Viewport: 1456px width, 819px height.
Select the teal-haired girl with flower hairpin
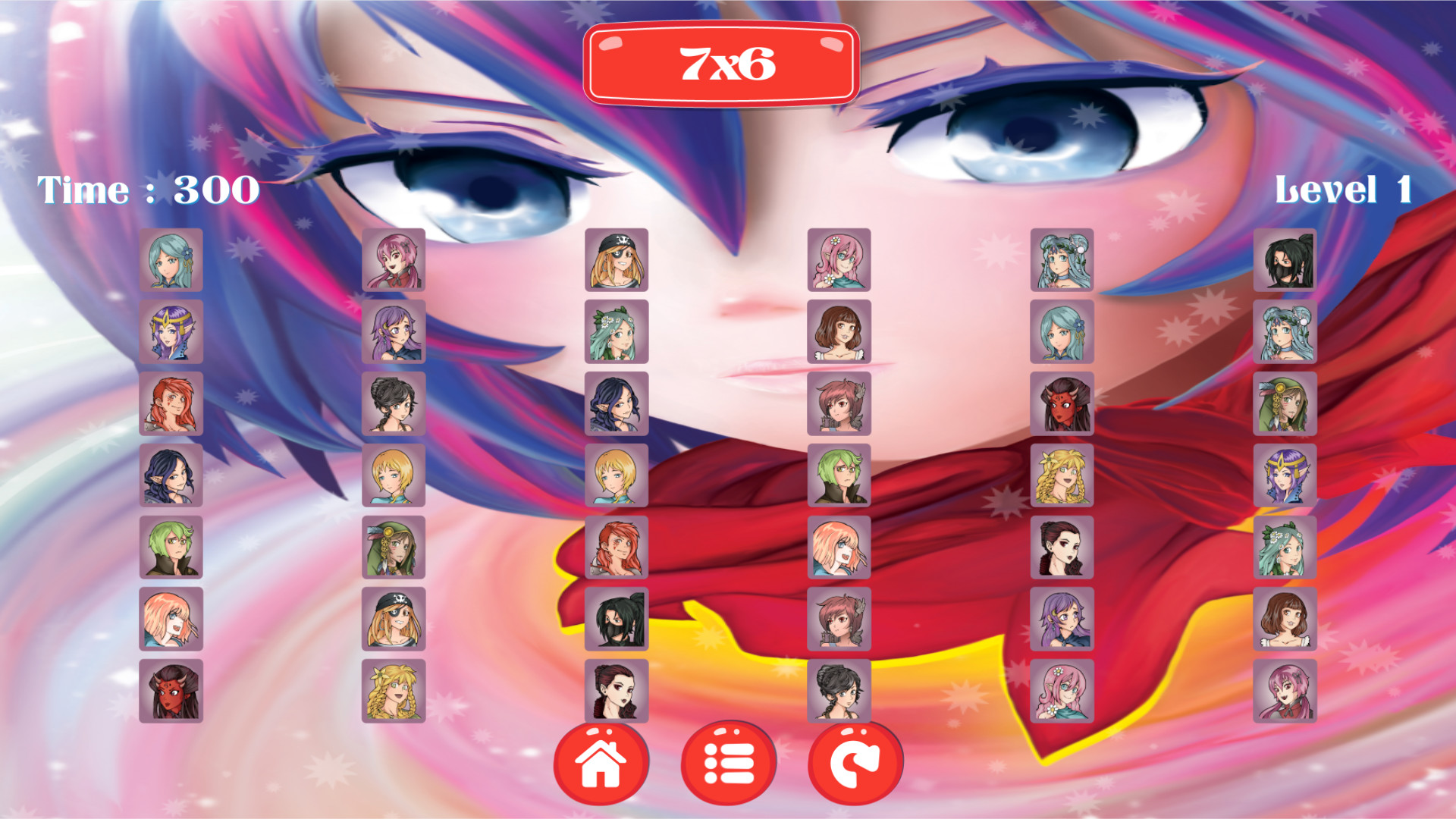tap(171, 262)
